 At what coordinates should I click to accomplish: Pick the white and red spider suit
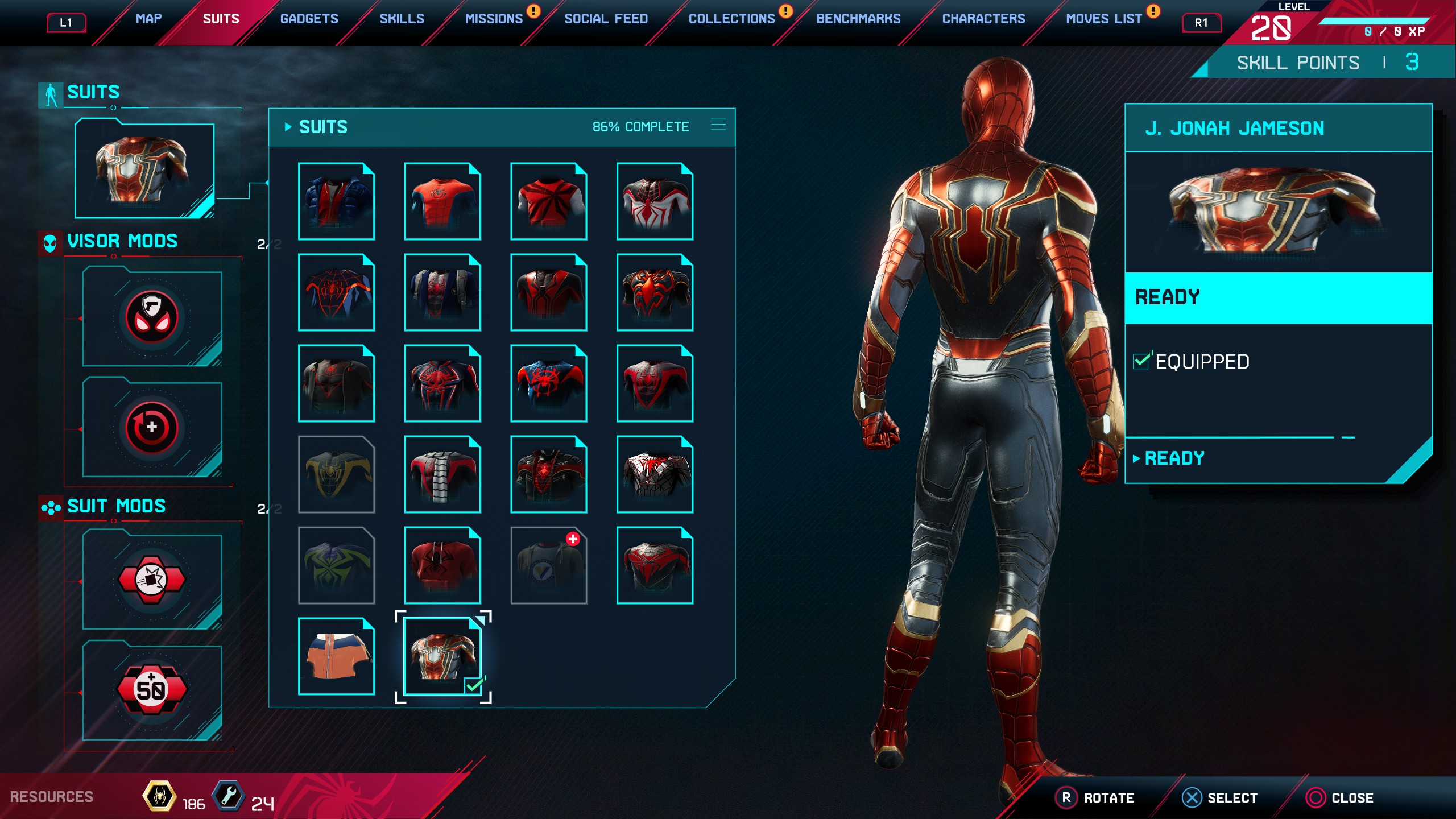coord(655,201)
